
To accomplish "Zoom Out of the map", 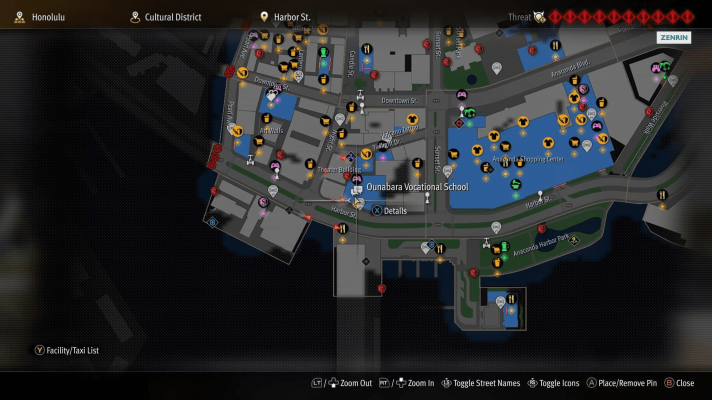I will click(x=348, y=383).
